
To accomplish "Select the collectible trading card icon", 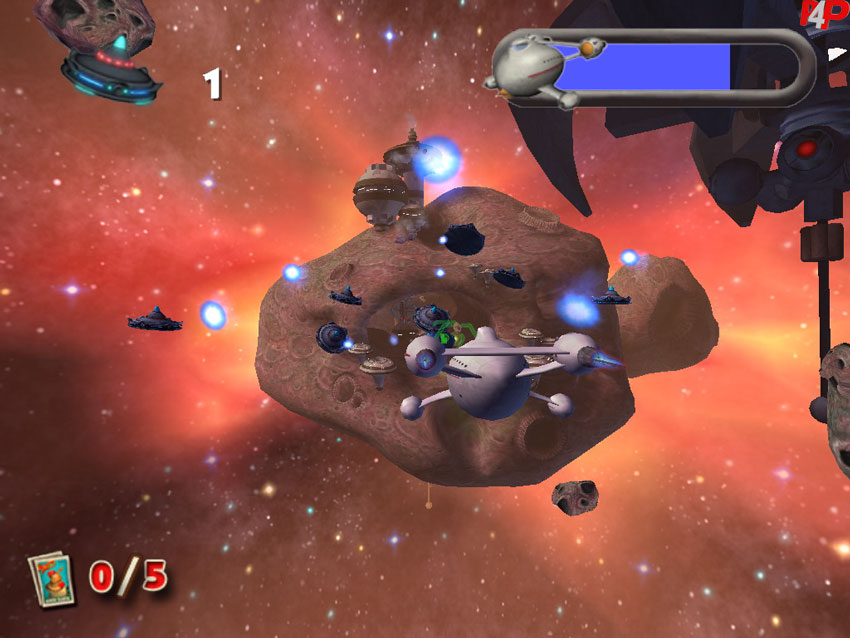I will tap(51, 578).
